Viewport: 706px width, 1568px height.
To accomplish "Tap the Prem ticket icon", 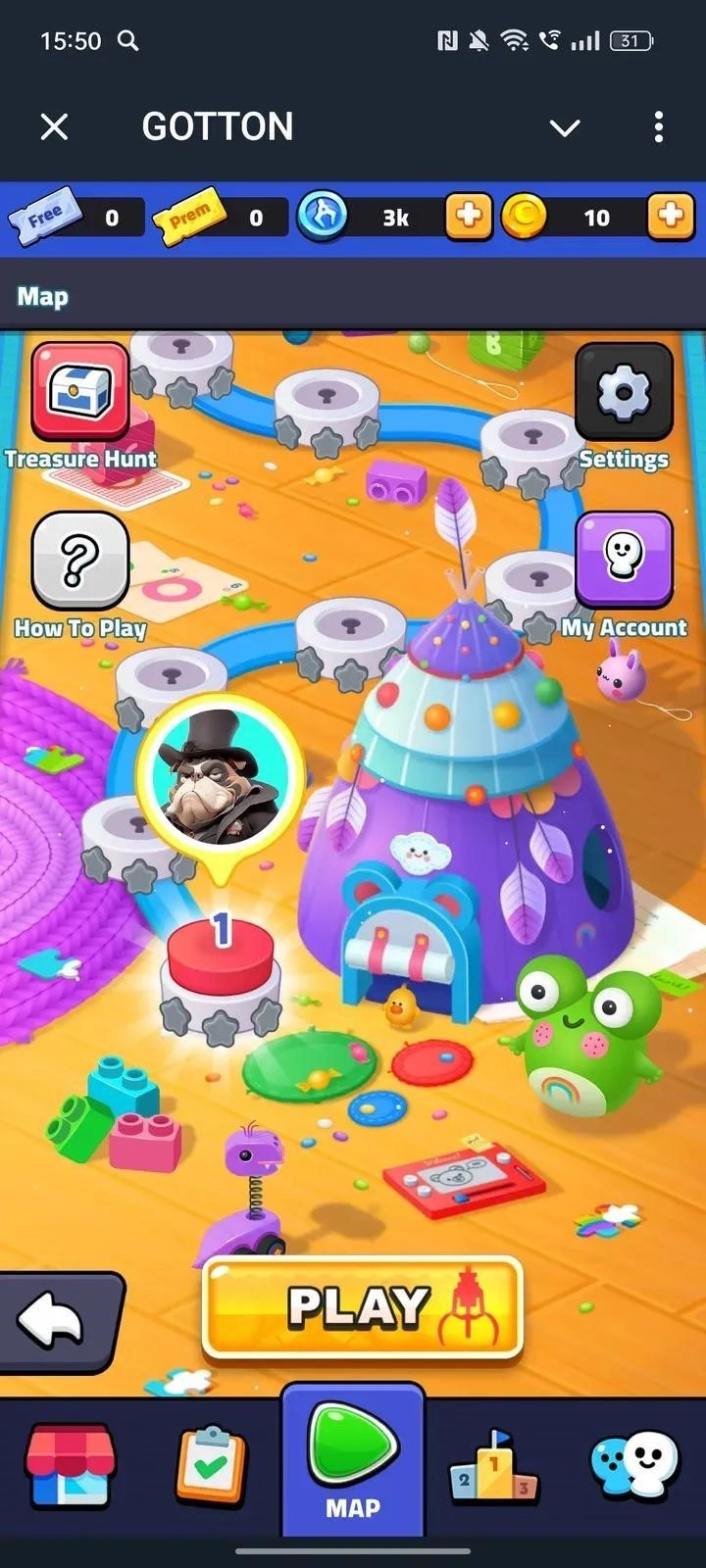I will 188,216.
